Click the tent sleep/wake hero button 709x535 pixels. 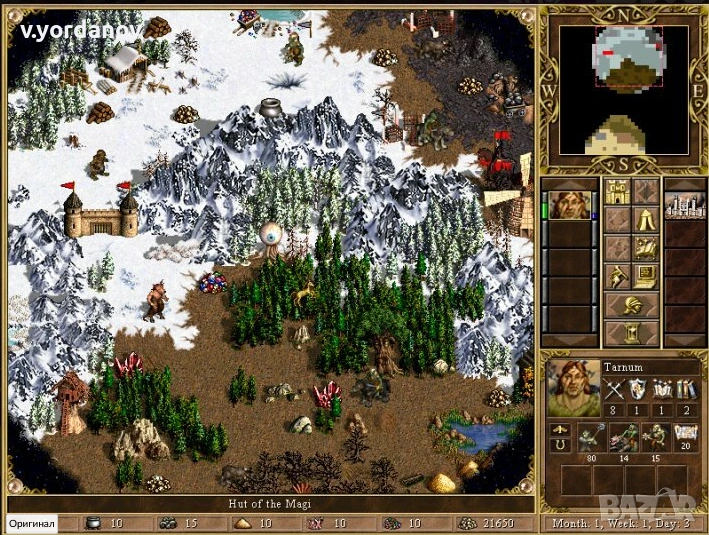(x=646, y=220)
